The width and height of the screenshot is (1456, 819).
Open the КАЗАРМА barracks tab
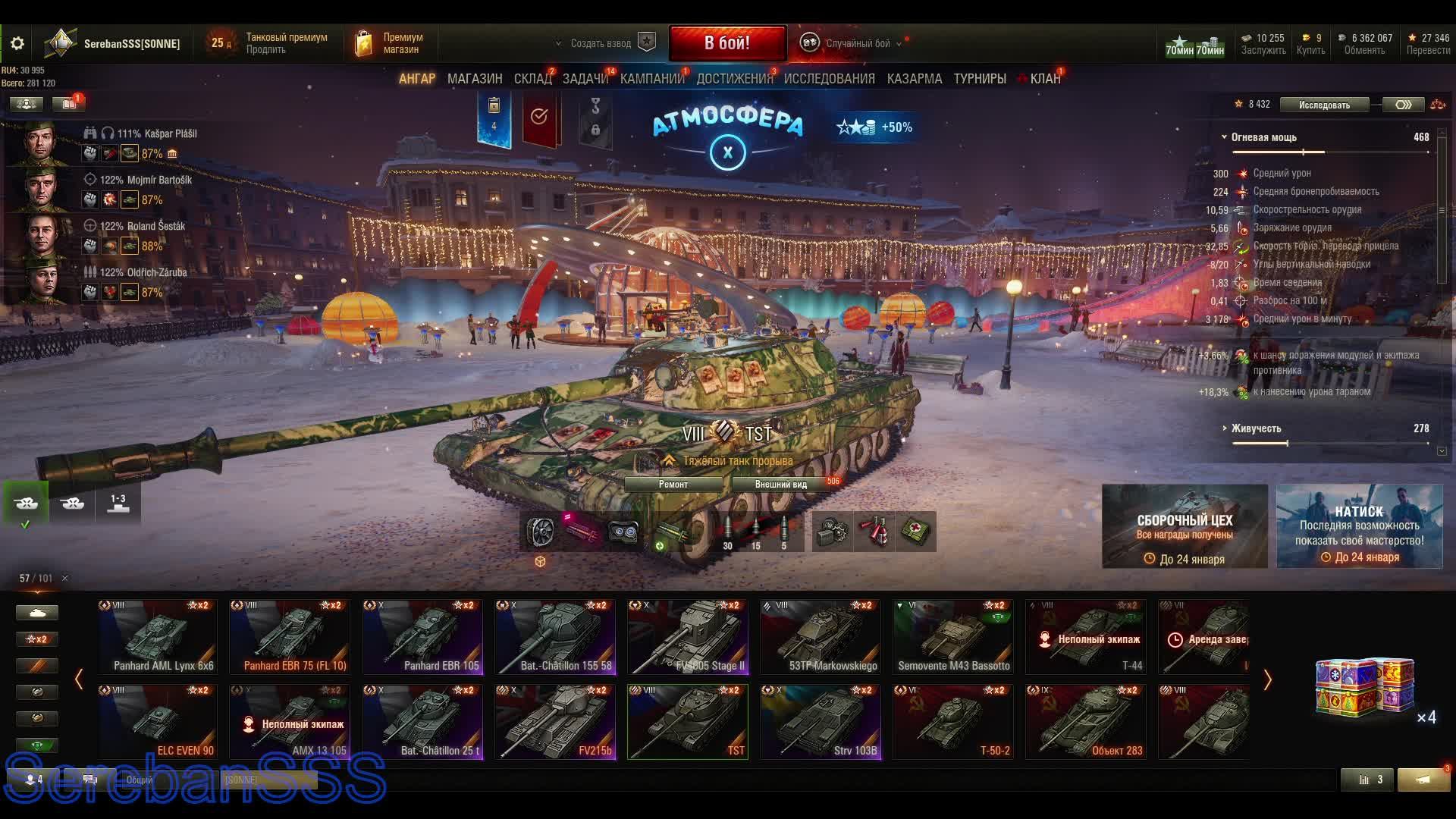[x=914, y=79]
